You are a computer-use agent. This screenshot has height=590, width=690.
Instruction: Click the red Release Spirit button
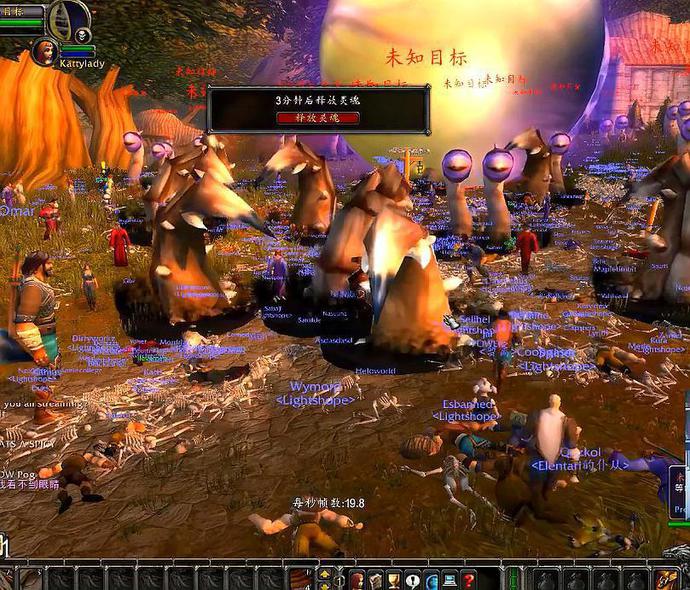point(316,118)
